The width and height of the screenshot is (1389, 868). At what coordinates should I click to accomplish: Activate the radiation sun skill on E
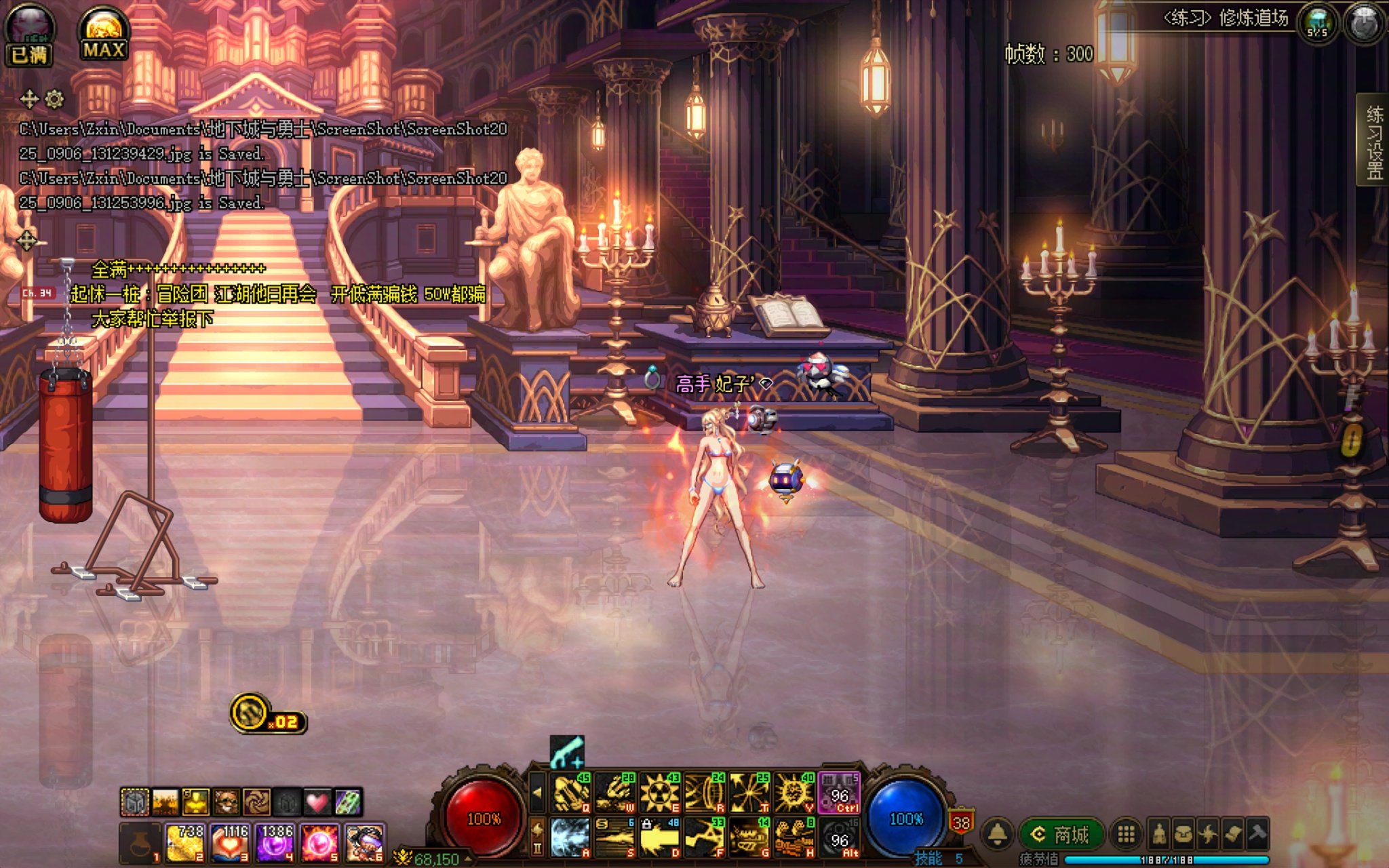tap(660, 793)
